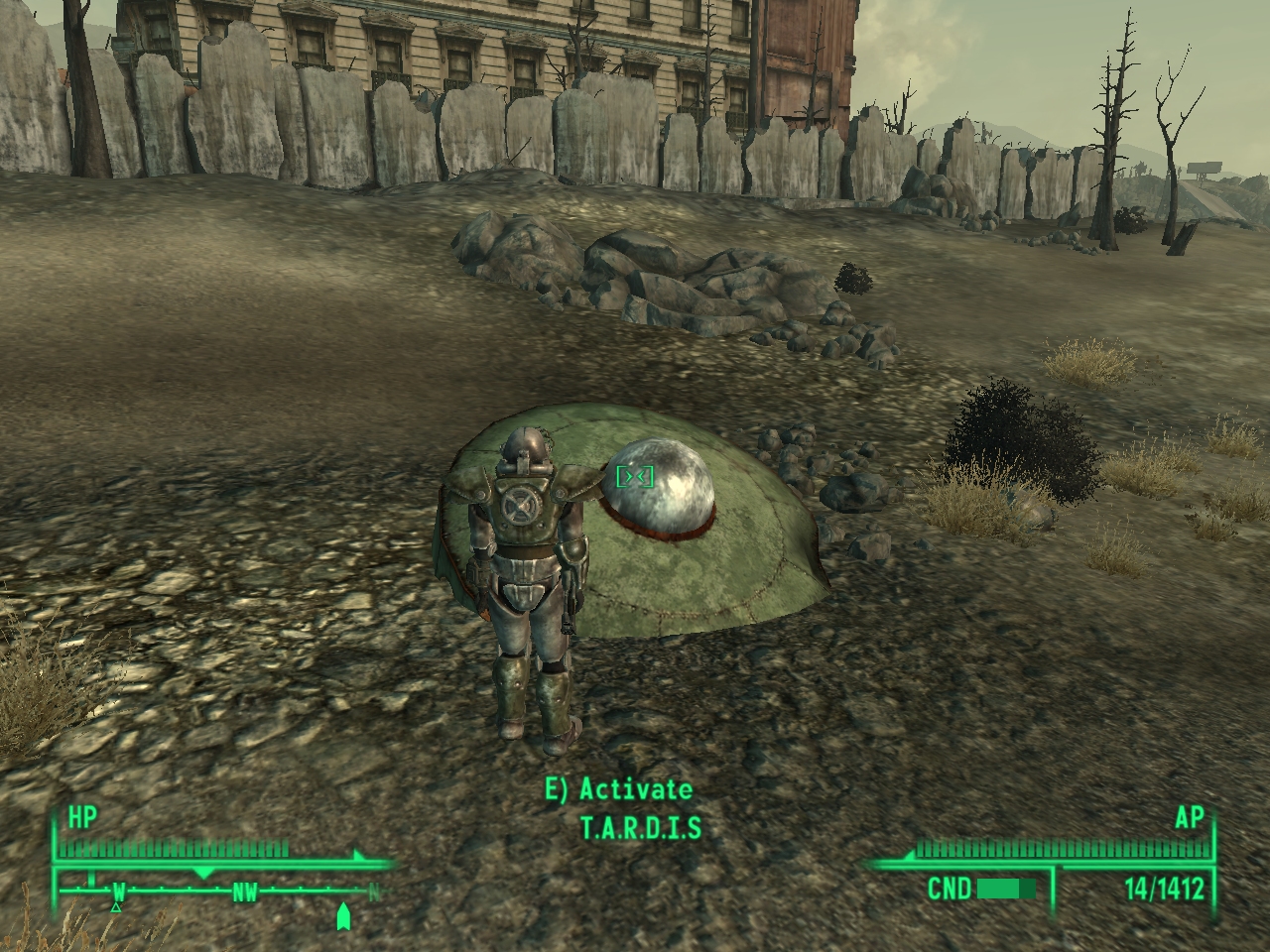Image resolution: width=1270 pixels, height=952 pixels.
Task: Click the ammo counter showing 14/1412
Action: (x=1165, y=888)
